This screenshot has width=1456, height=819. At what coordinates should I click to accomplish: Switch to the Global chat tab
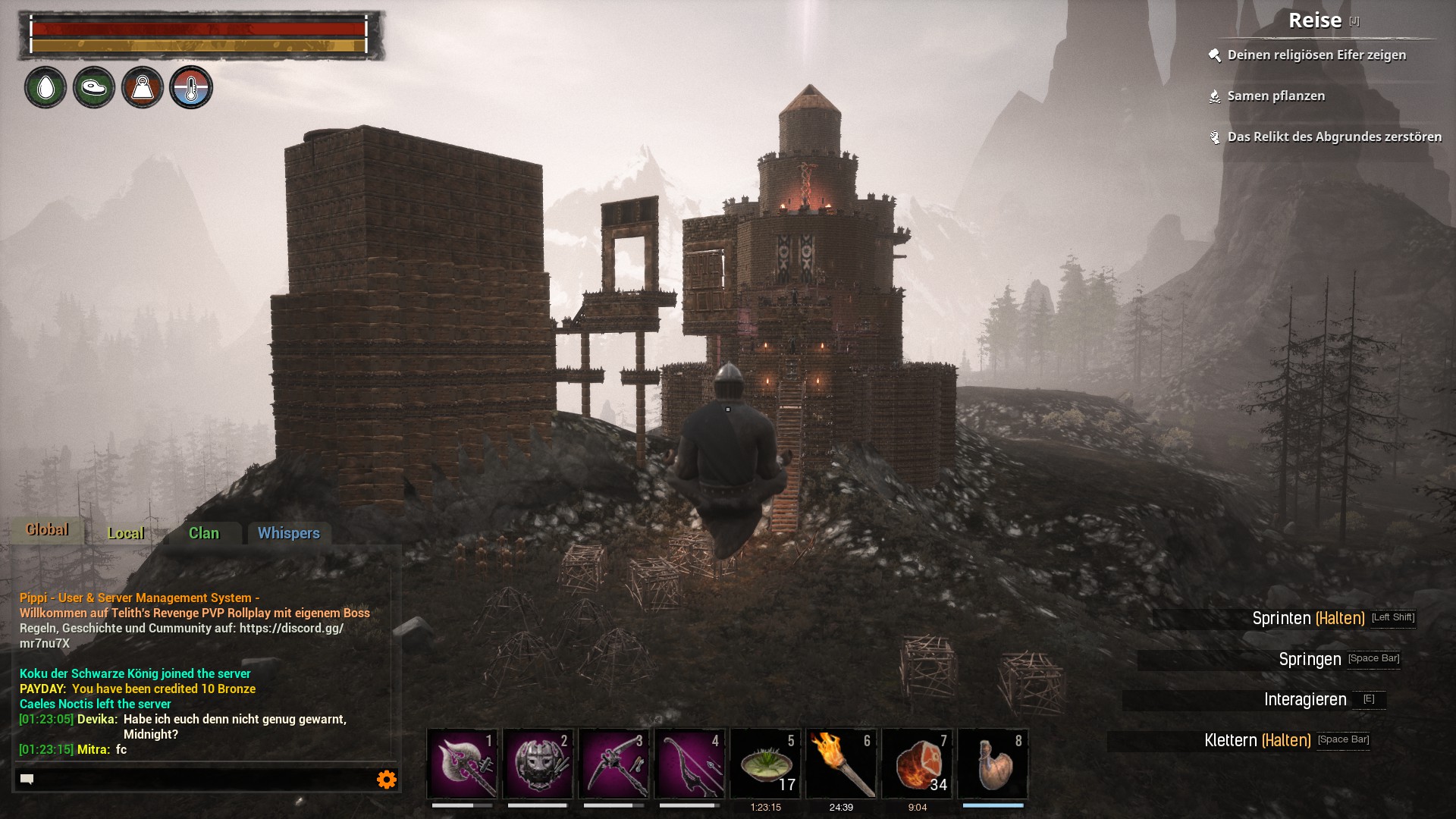tap(47, 530)
